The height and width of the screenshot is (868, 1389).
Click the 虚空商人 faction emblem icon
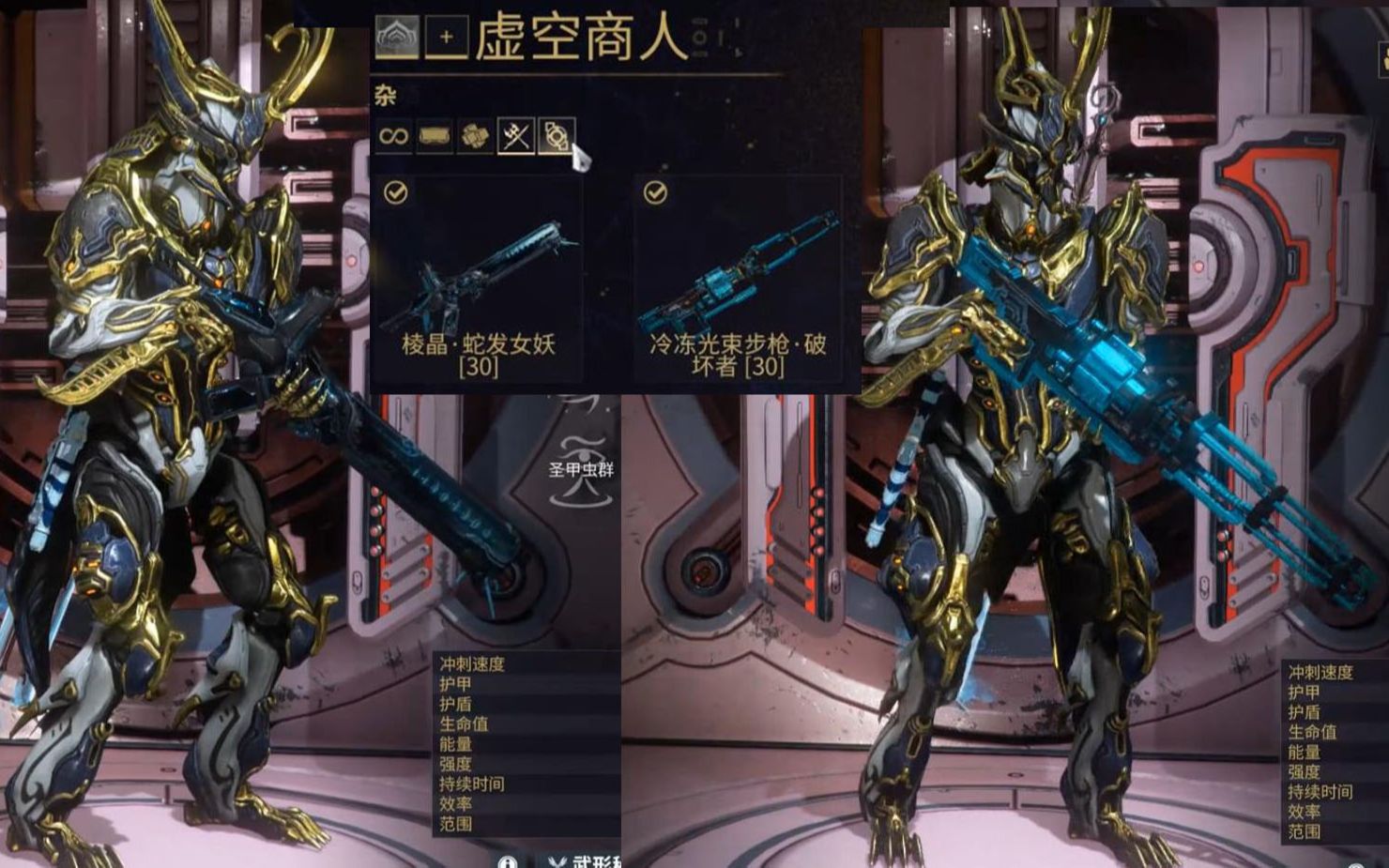[x=398, y=36]
